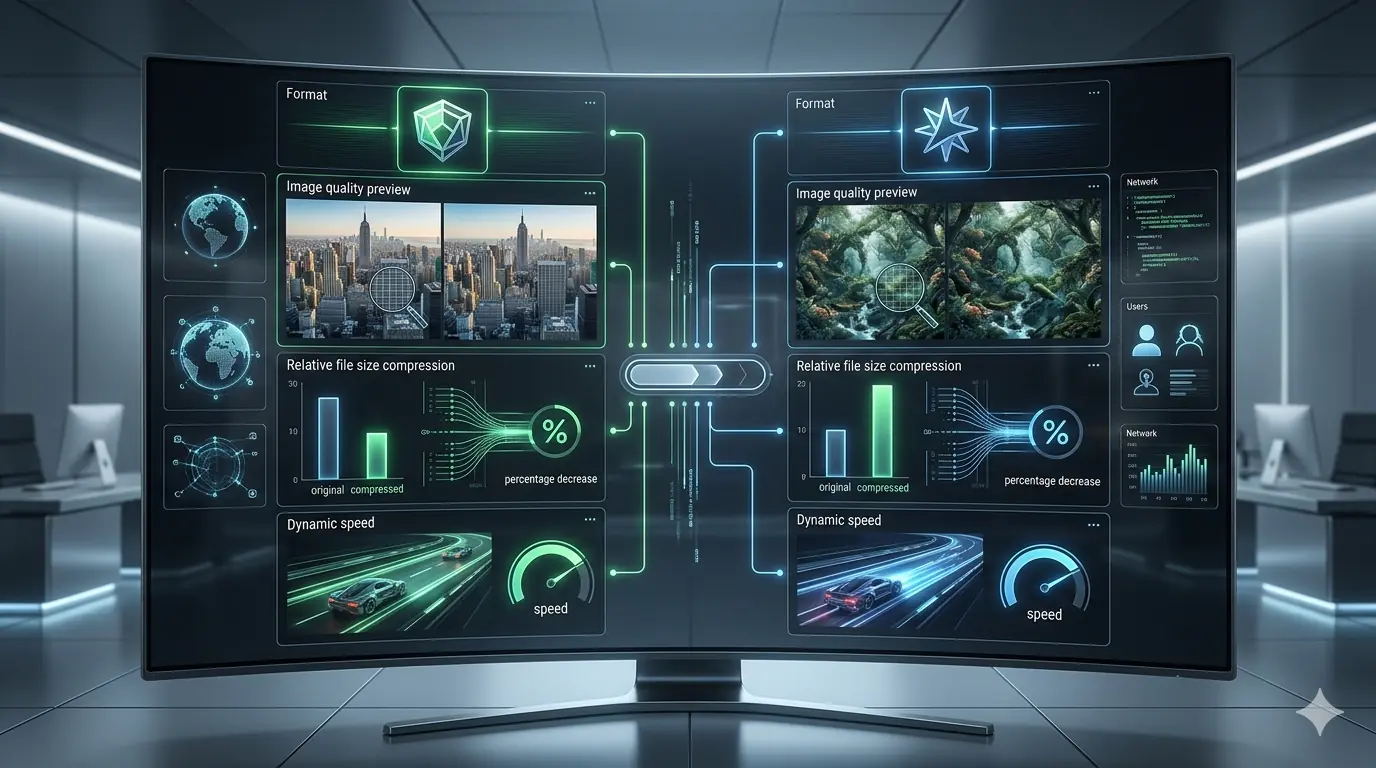Open the forest preview panel's three-dot menu

(x=1094, y=193)
